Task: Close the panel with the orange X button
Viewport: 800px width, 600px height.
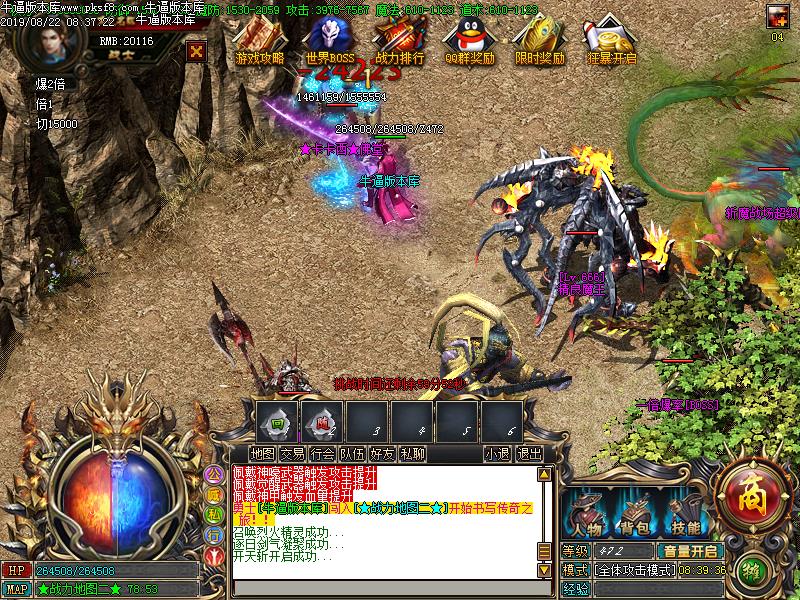Action: point(197,50)
